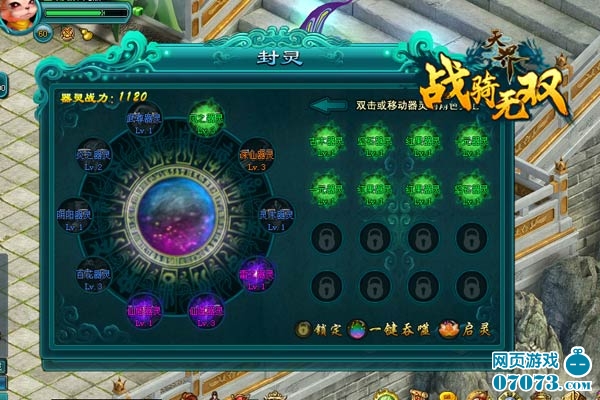Select the green glowing orb on the wheel
Screen dimensions: 600x400
(206, 116)
